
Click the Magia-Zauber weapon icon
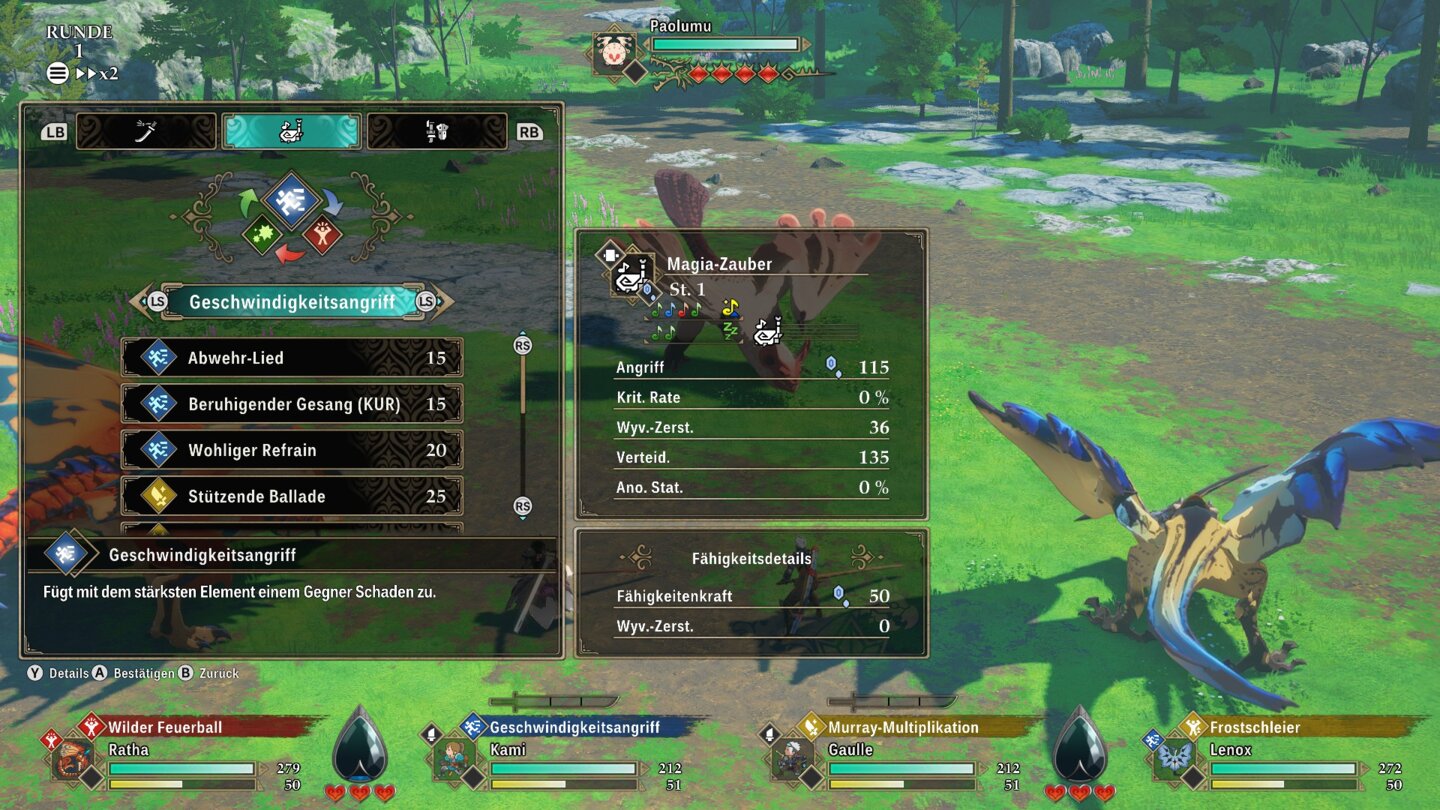[x=632, y=275]
